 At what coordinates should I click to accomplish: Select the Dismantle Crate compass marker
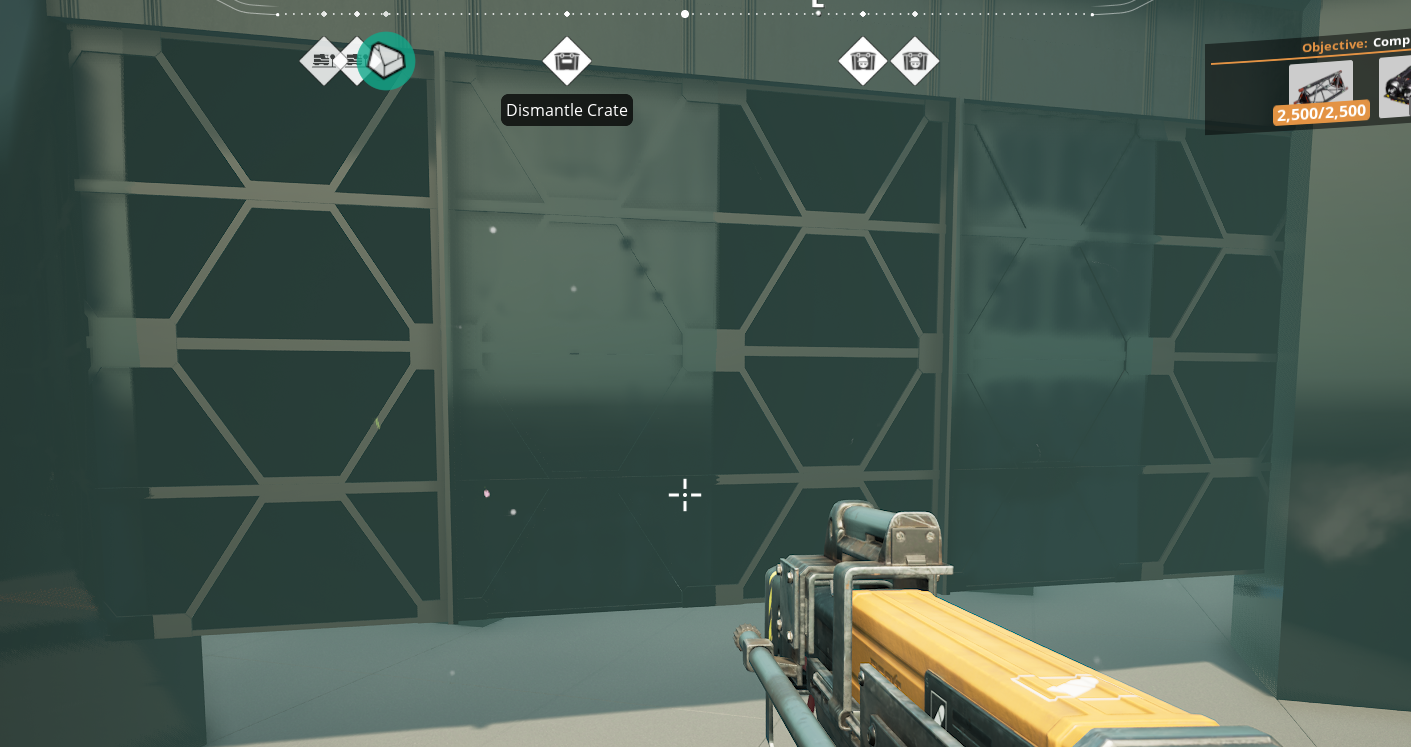click(567, 62)
